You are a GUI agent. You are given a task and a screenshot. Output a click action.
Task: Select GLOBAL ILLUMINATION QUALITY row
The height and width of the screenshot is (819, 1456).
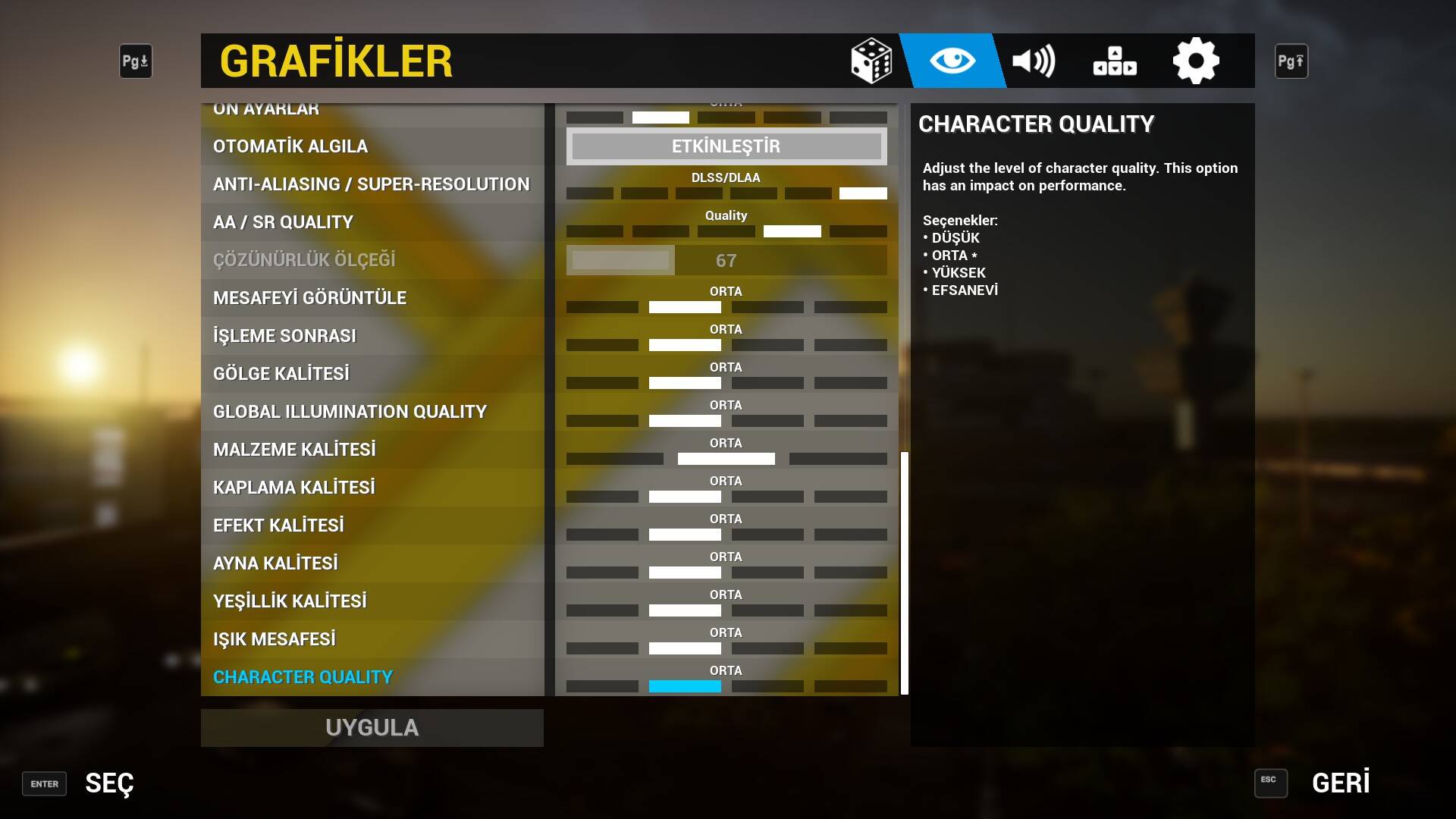tap(350, 412)
